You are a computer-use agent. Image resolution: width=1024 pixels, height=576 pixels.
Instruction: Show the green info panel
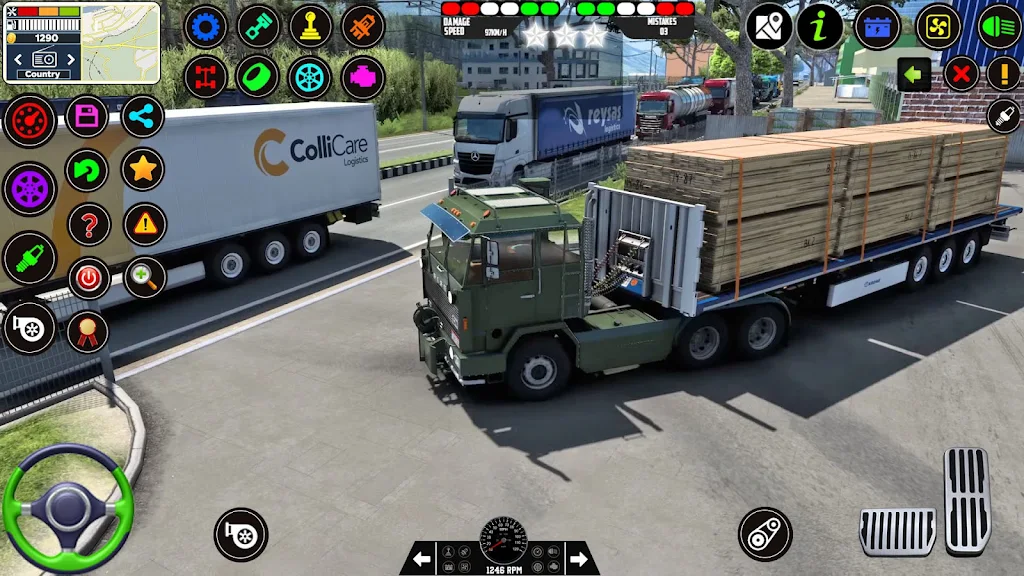(x=820, y=27)
